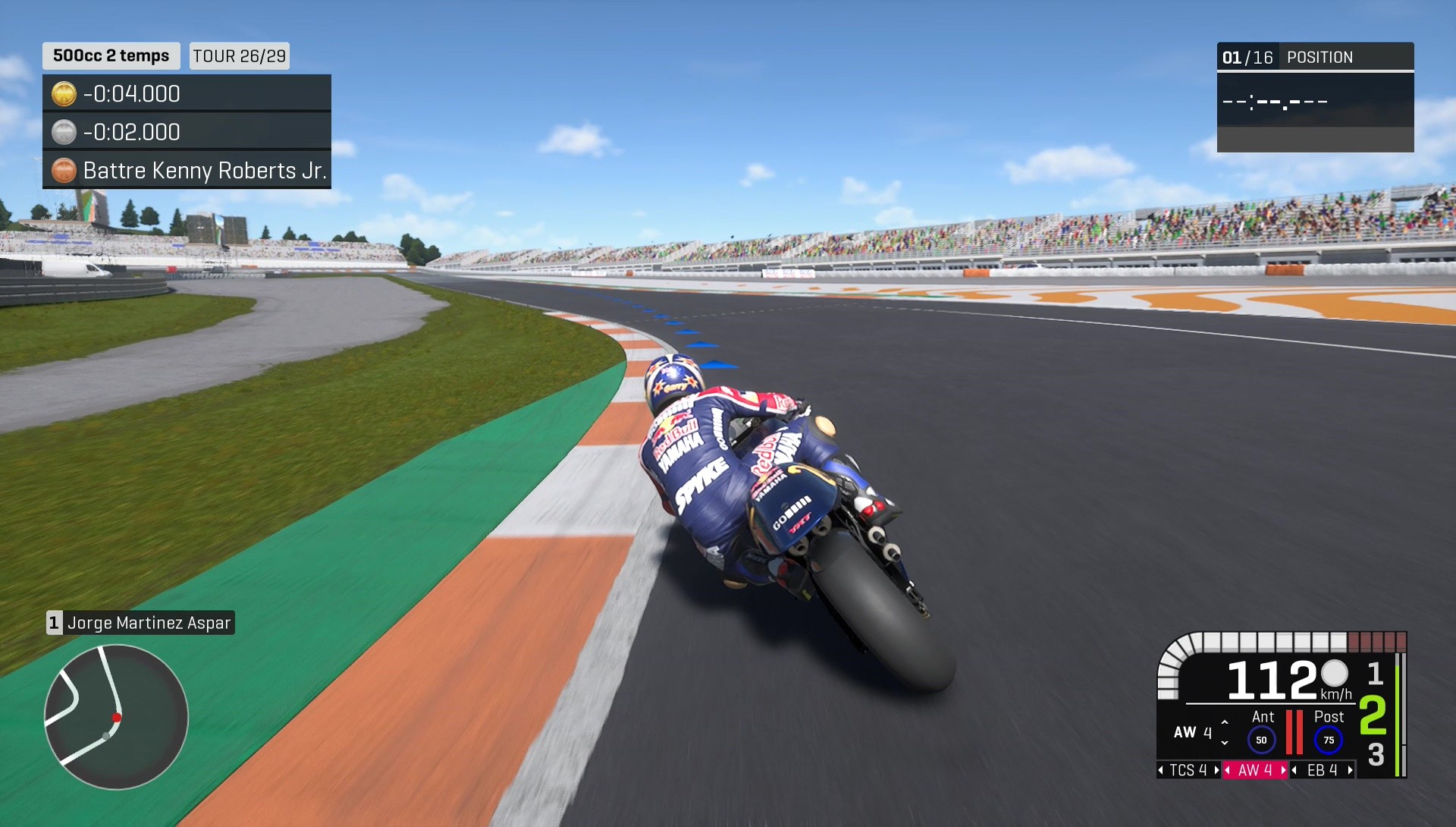Click the circular track minimap
Screen dimensions: 1456x827
tap(115, 715)
